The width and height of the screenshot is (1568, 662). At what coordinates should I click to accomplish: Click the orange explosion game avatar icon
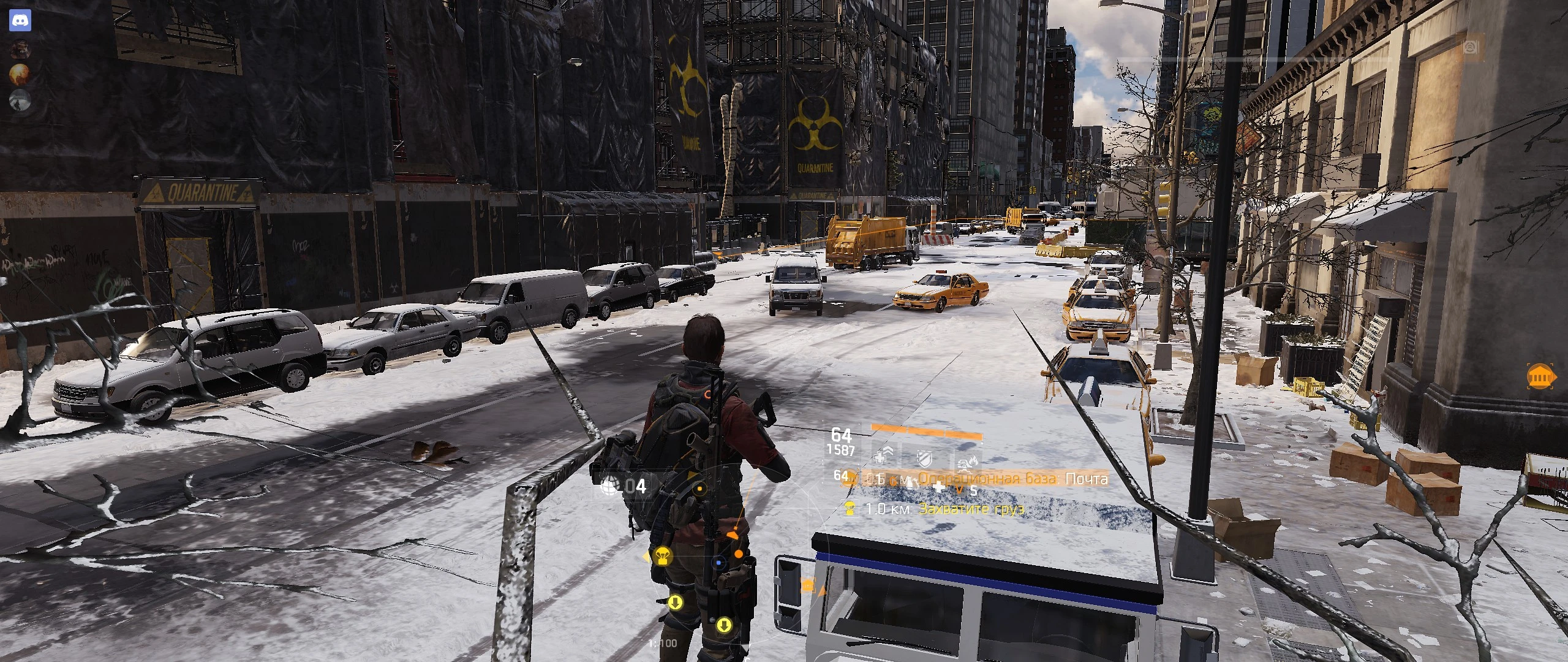coord(19,74)
